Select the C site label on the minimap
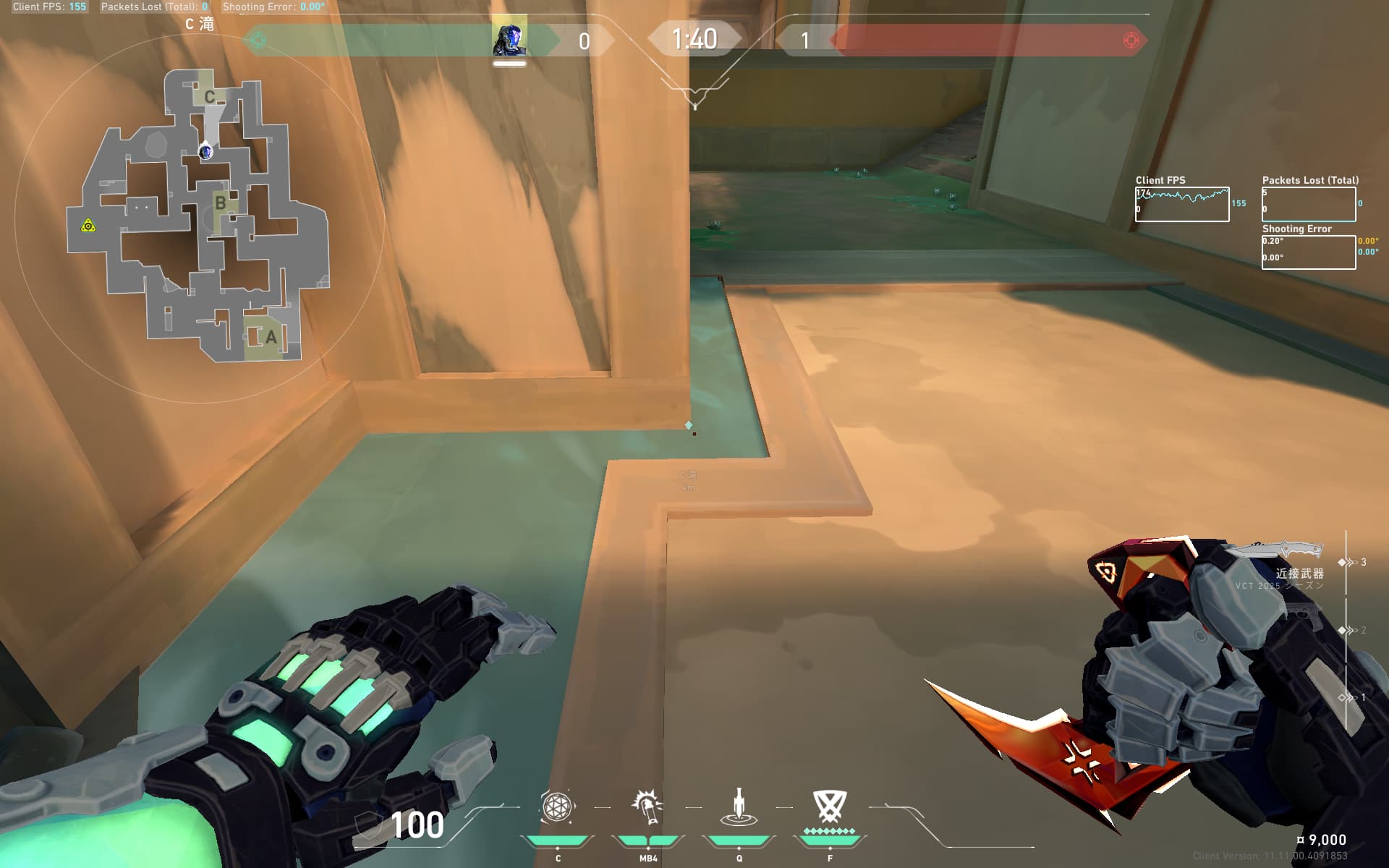The image size is (1389, 868). [x=209, y=97]
